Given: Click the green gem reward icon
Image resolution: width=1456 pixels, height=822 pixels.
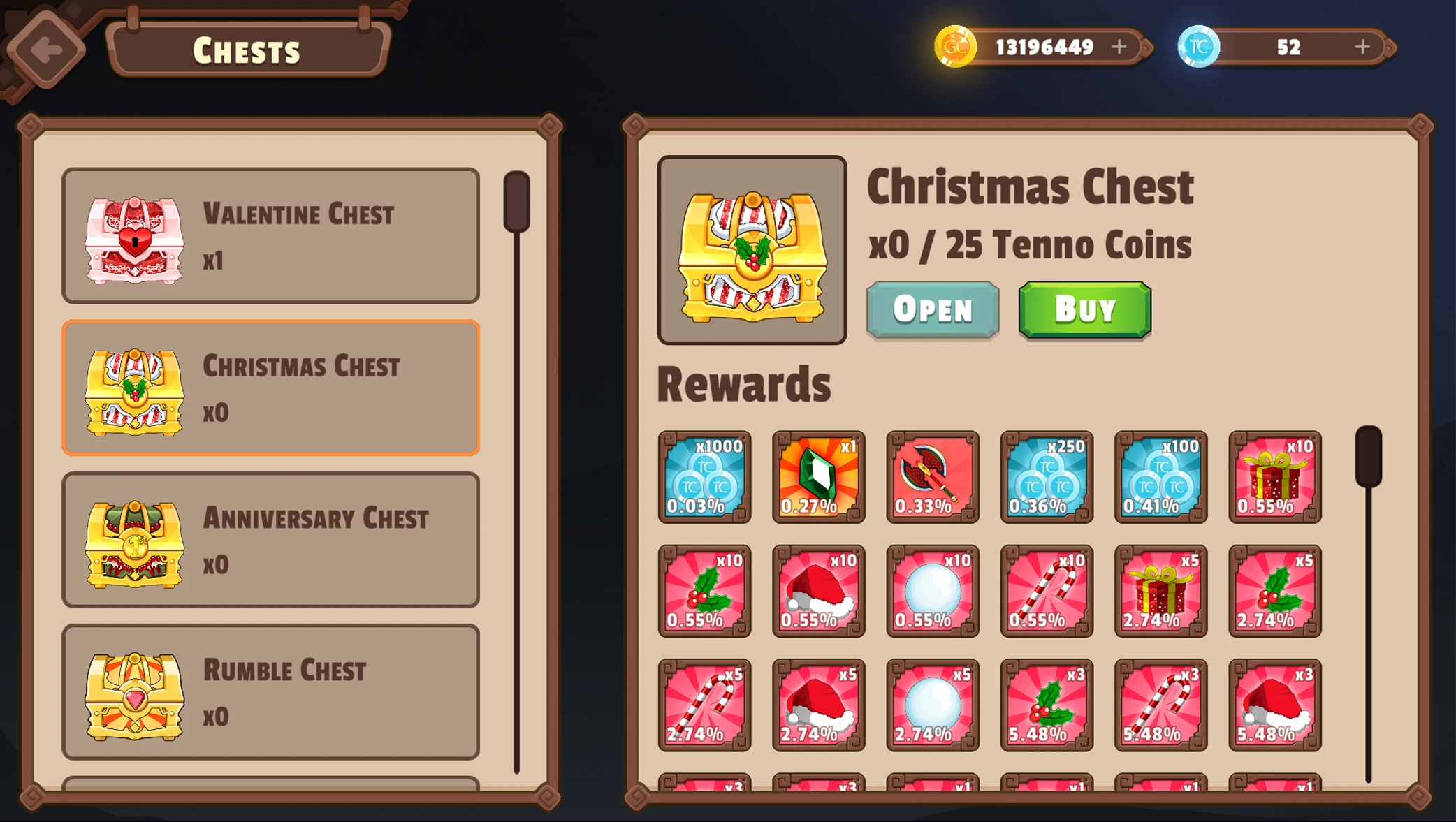Looking at the screenshot, I should click(x=818, y=478).
